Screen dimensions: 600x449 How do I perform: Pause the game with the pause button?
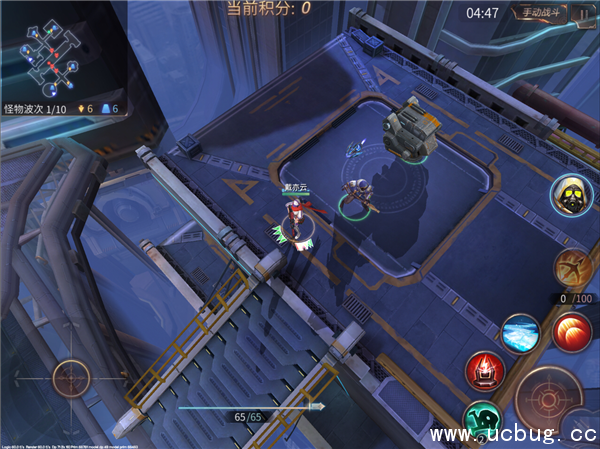click(x=582, y=13)
